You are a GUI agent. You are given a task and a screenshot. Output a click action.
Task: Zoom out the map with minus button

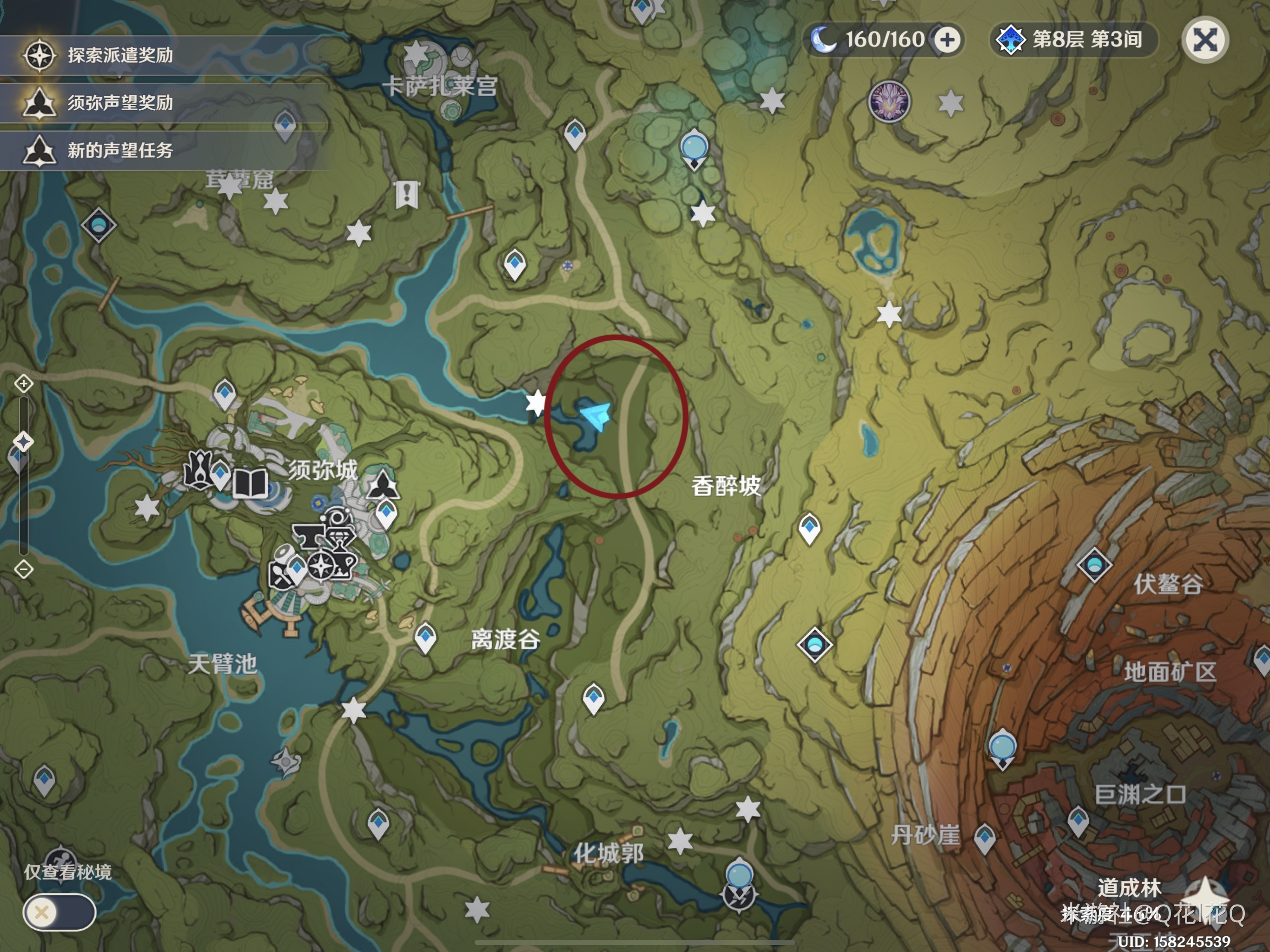[24, 569]
